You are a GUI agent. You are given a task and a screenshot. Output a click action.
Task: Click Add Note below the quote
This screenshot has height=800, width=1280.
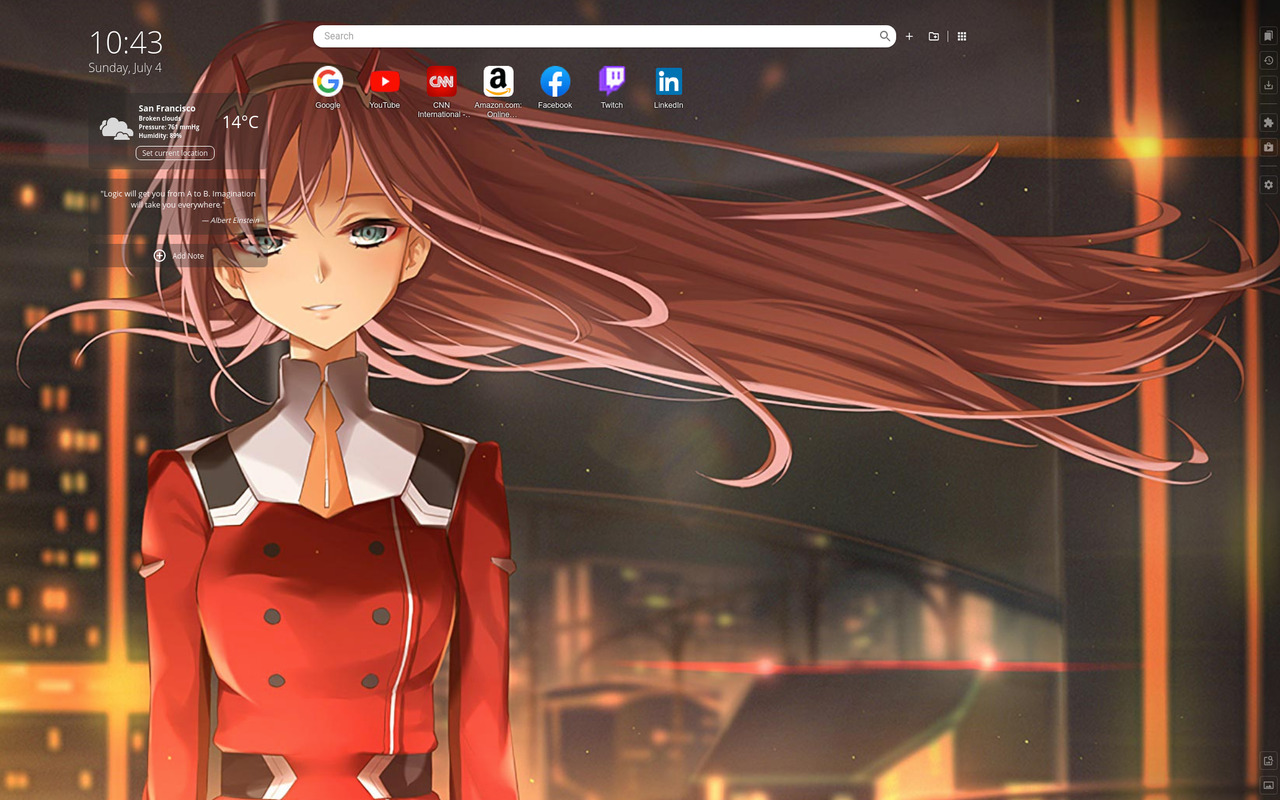tap(180, 256)
